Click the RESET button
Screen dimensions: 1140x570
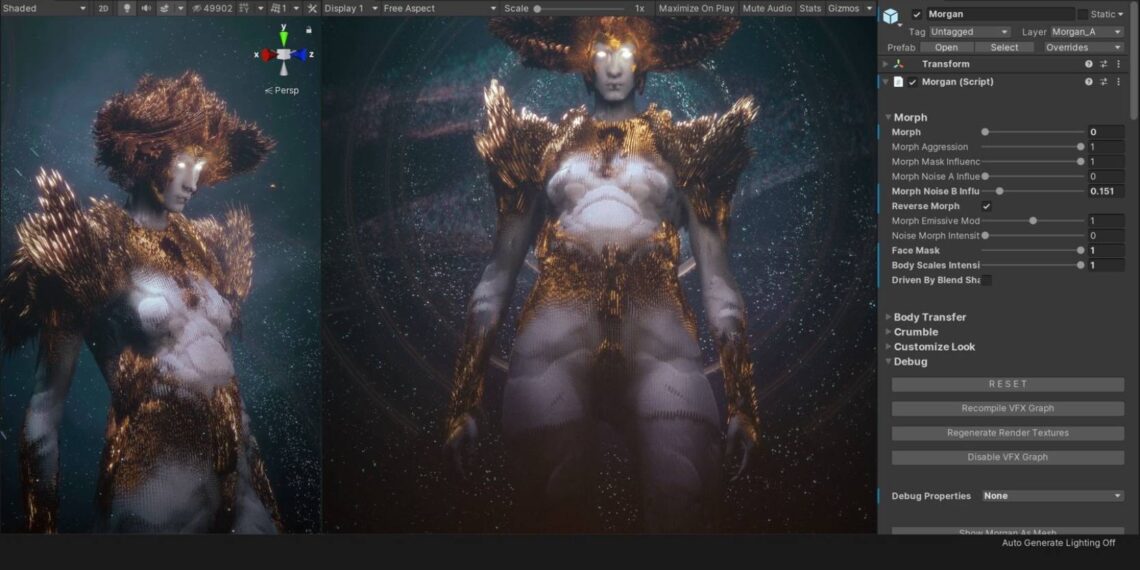[x=1007, y=384]
